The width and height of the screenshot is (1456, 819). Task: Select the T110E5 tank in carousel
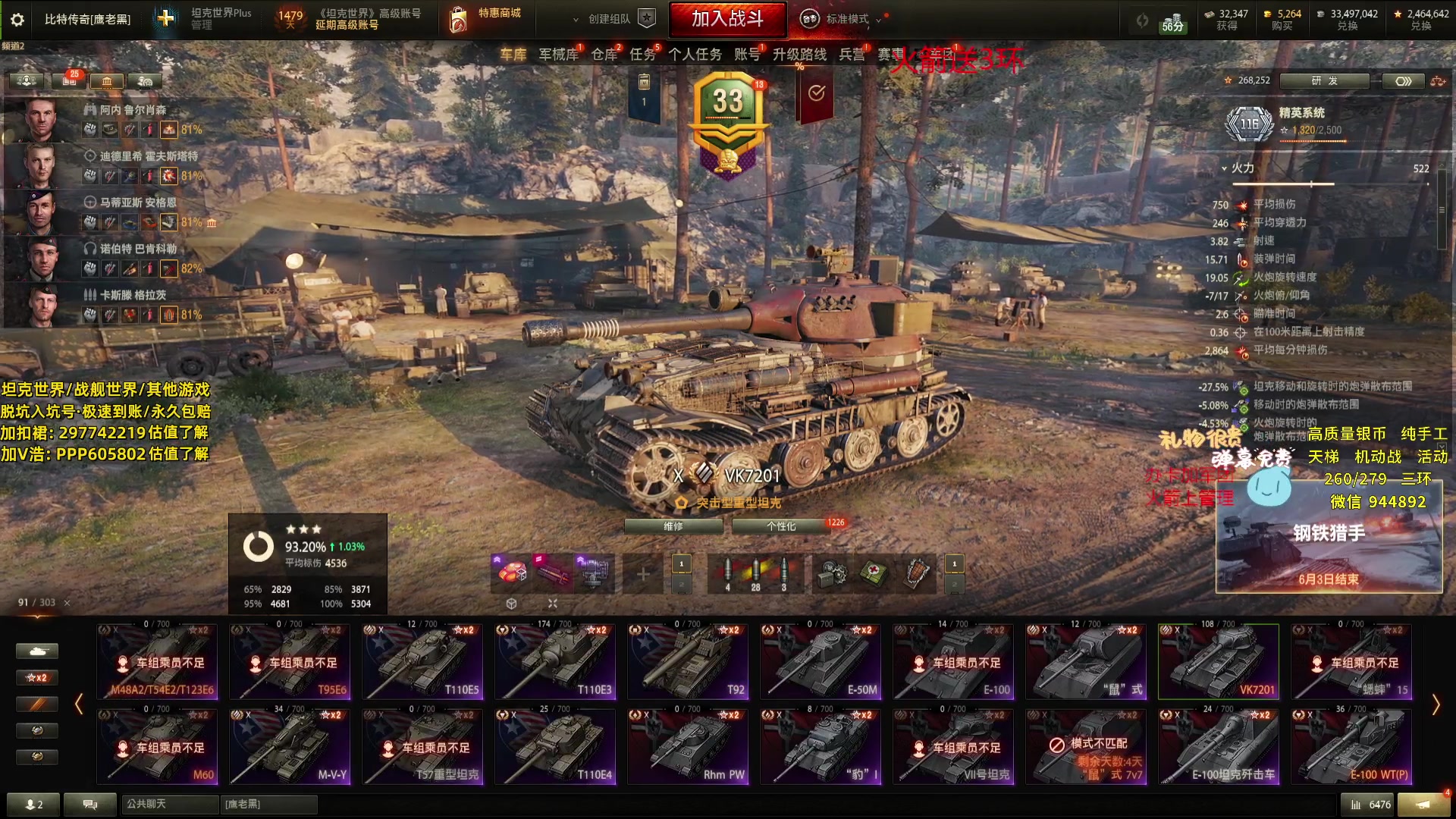422,661
